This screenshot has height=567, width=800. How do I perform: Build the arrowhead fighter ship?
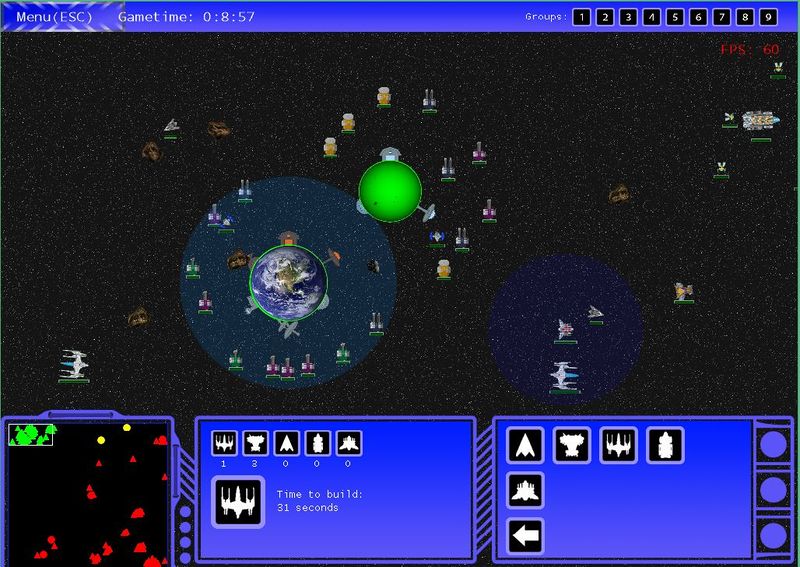coord(526,444)
